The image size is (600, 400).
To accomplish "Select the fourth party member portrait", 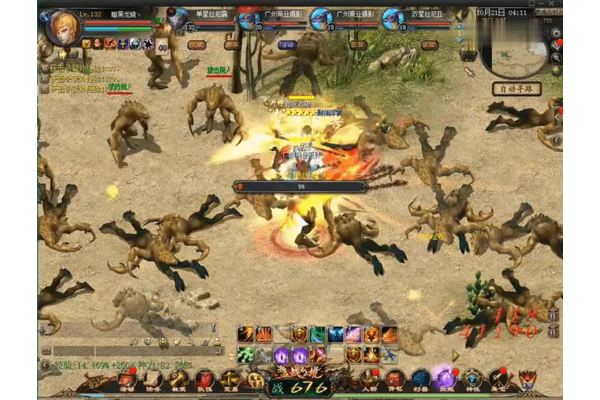I will pyautogui.click(x=393, y=18).
